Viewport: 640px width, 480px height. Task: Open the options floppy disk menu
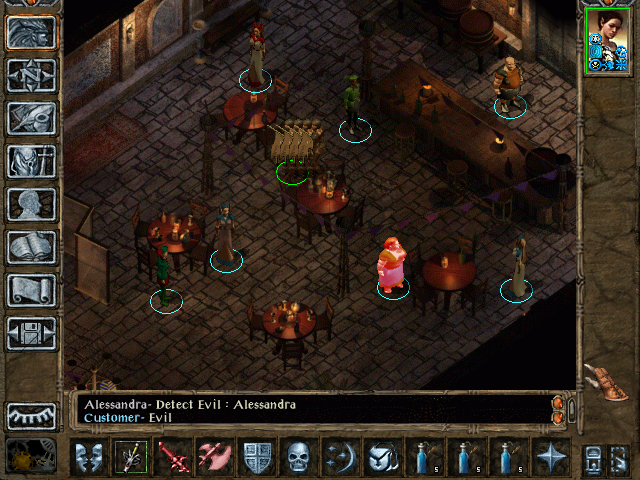coord(31,333)
